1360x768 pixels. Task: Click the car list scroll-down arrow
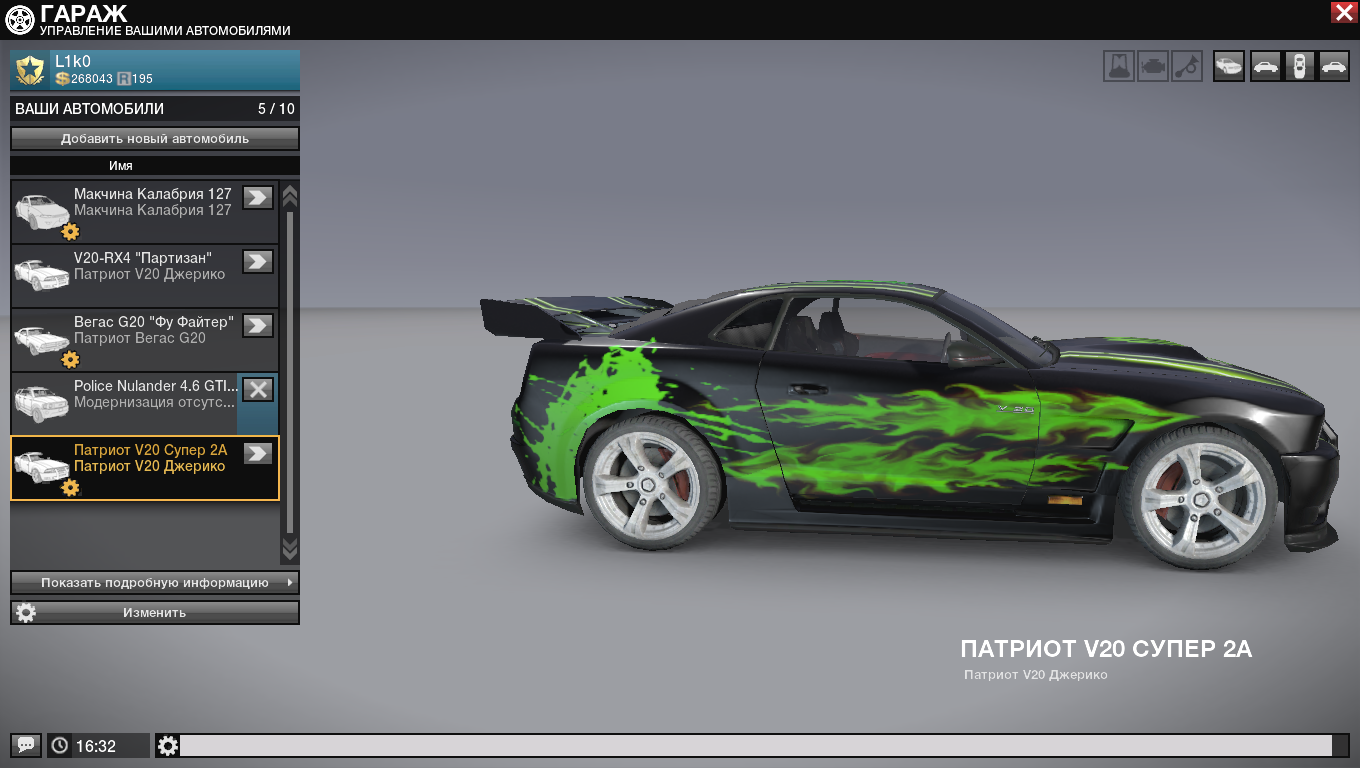290,548
